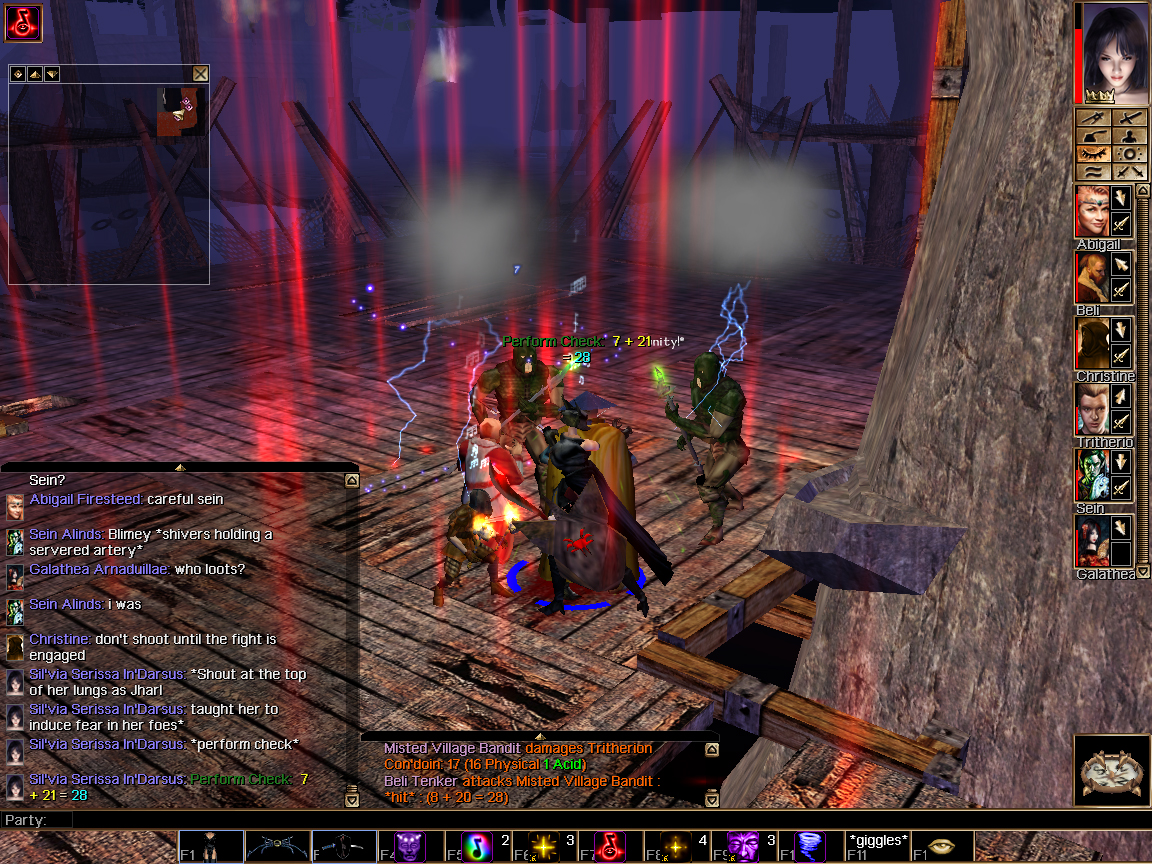1152x864 pixels.
Task: Activate the purple demon mask quickslot
Action: (x=410, y=847)
